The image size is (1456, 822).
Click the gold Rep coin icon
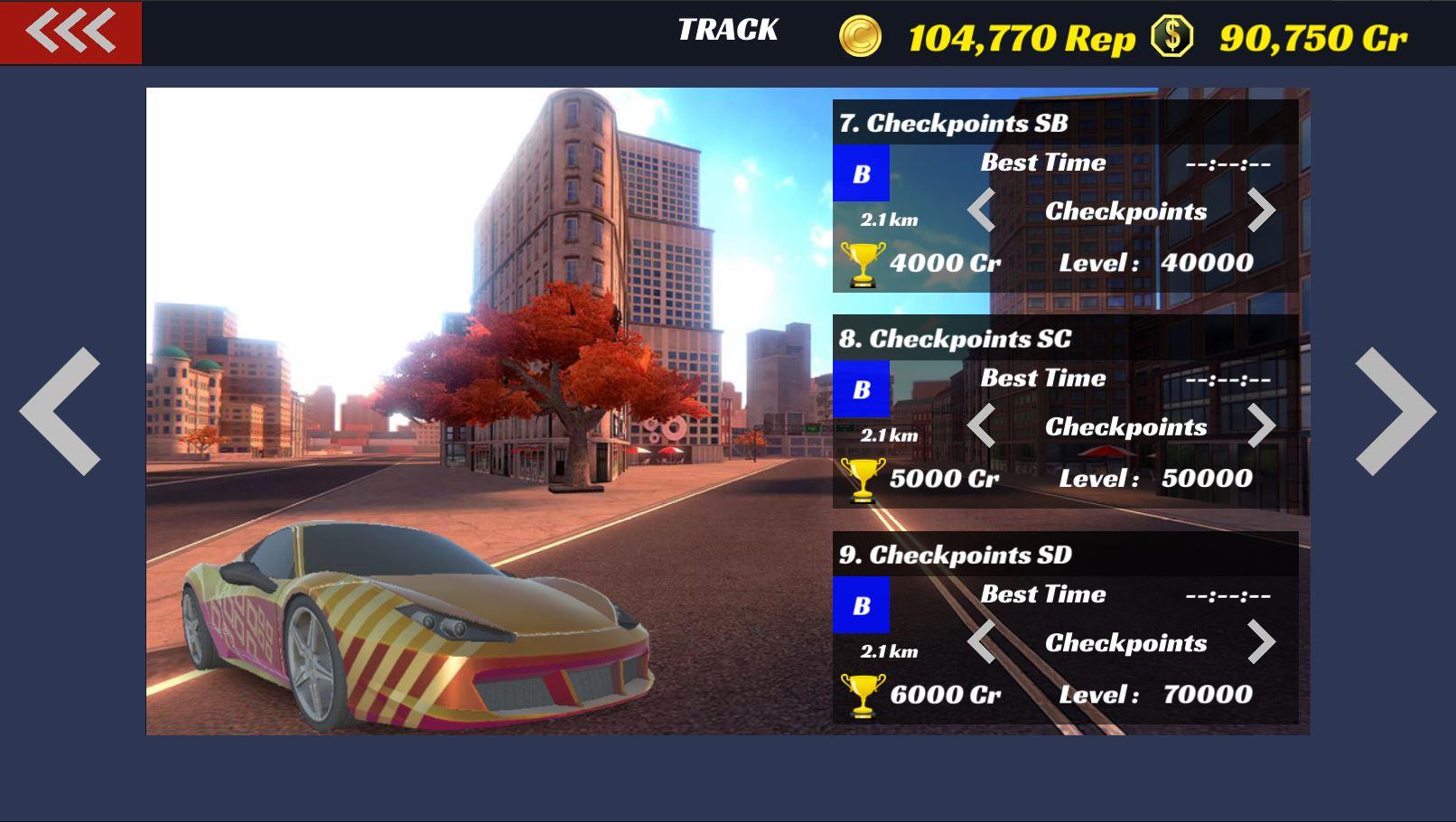[x=860, y=37]
